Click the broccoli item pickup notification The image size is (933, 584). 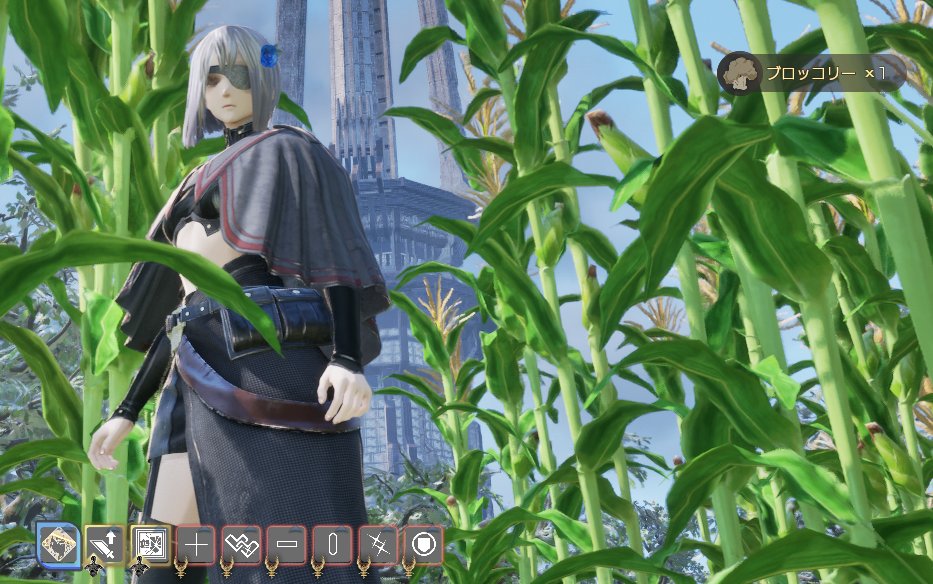click(x=810, y=74)
